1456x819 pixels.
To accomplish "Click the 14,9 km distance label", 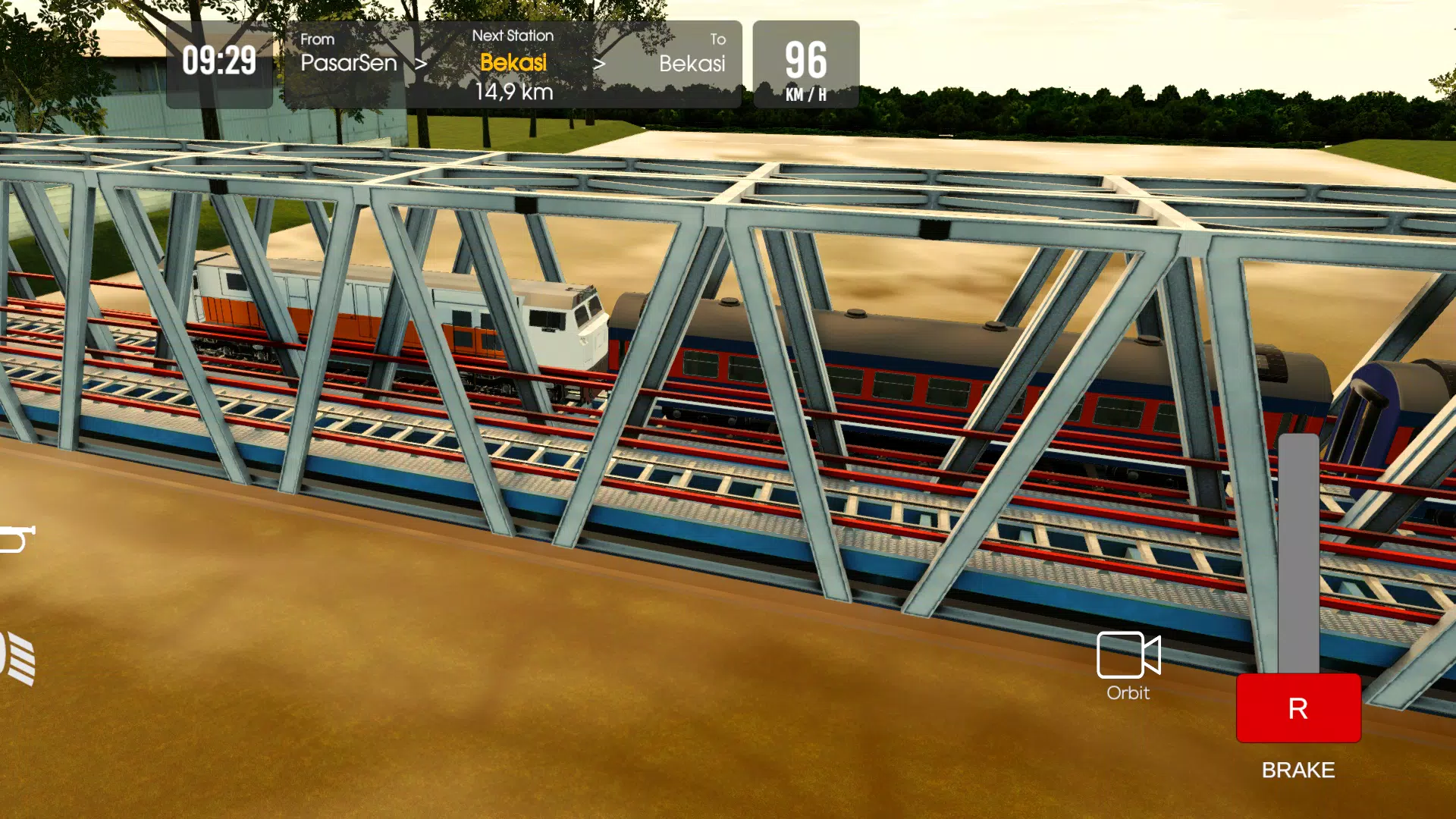I will (513, 94).
